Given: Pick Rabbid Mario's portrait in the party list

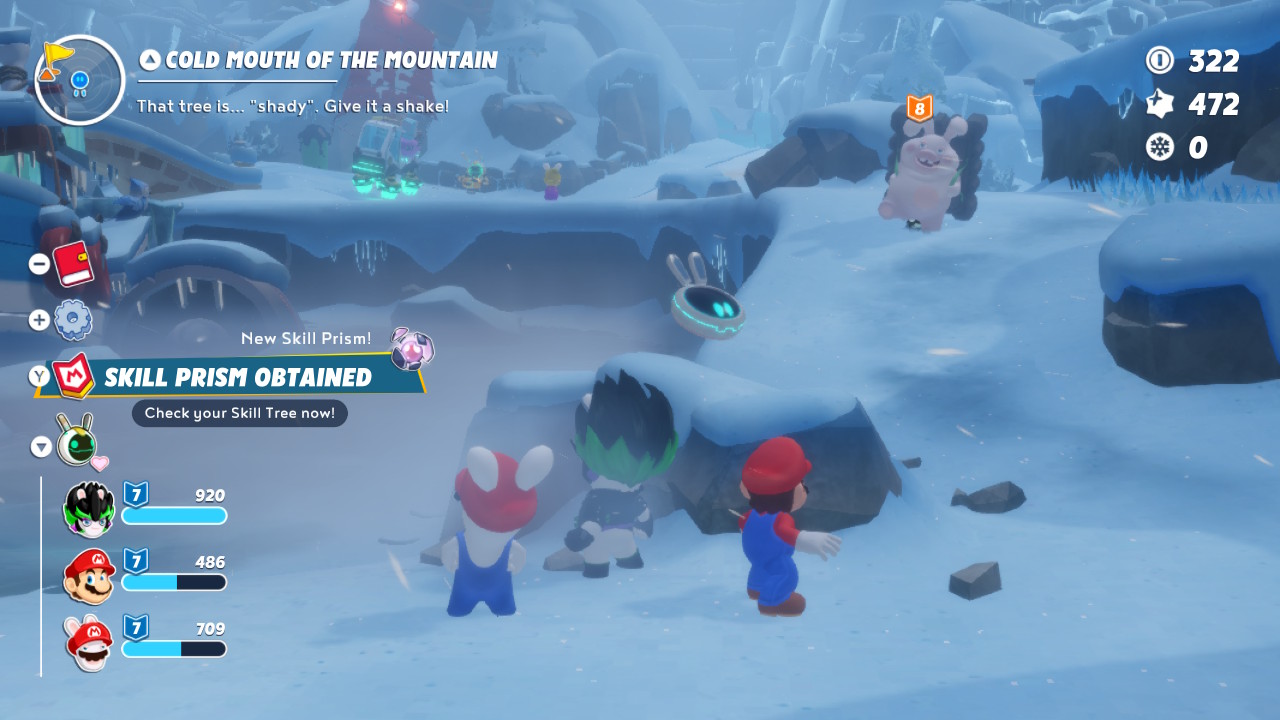Looking at the screenshot, I should (89, 642).
